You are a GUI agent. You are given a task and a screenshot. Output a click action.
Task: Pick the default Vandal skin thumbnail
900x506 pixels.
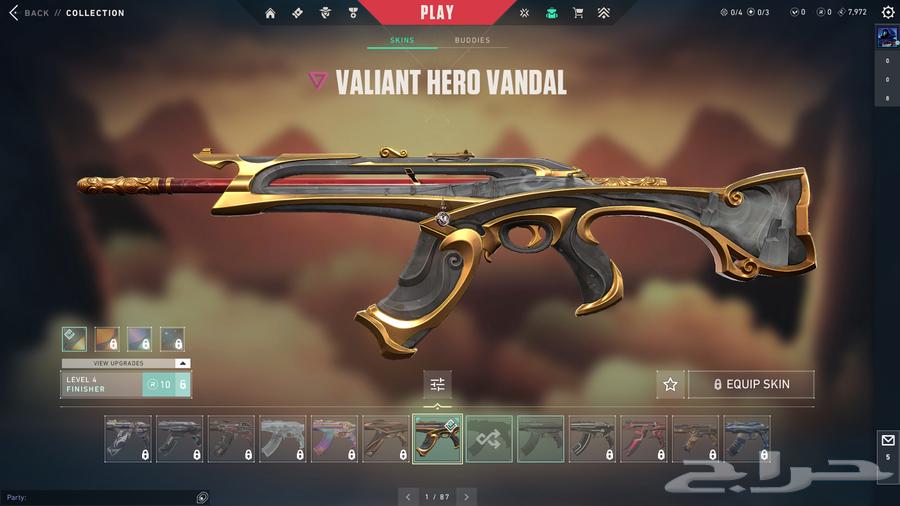[540, 439]
